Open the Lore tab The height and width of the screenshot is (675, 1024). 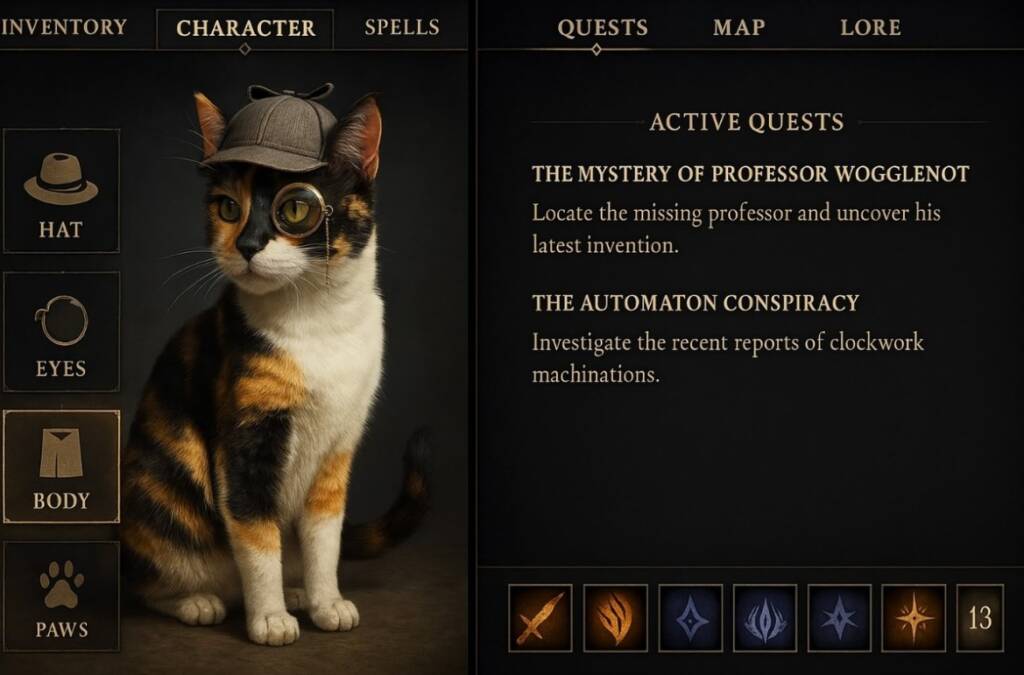point(870,28)
